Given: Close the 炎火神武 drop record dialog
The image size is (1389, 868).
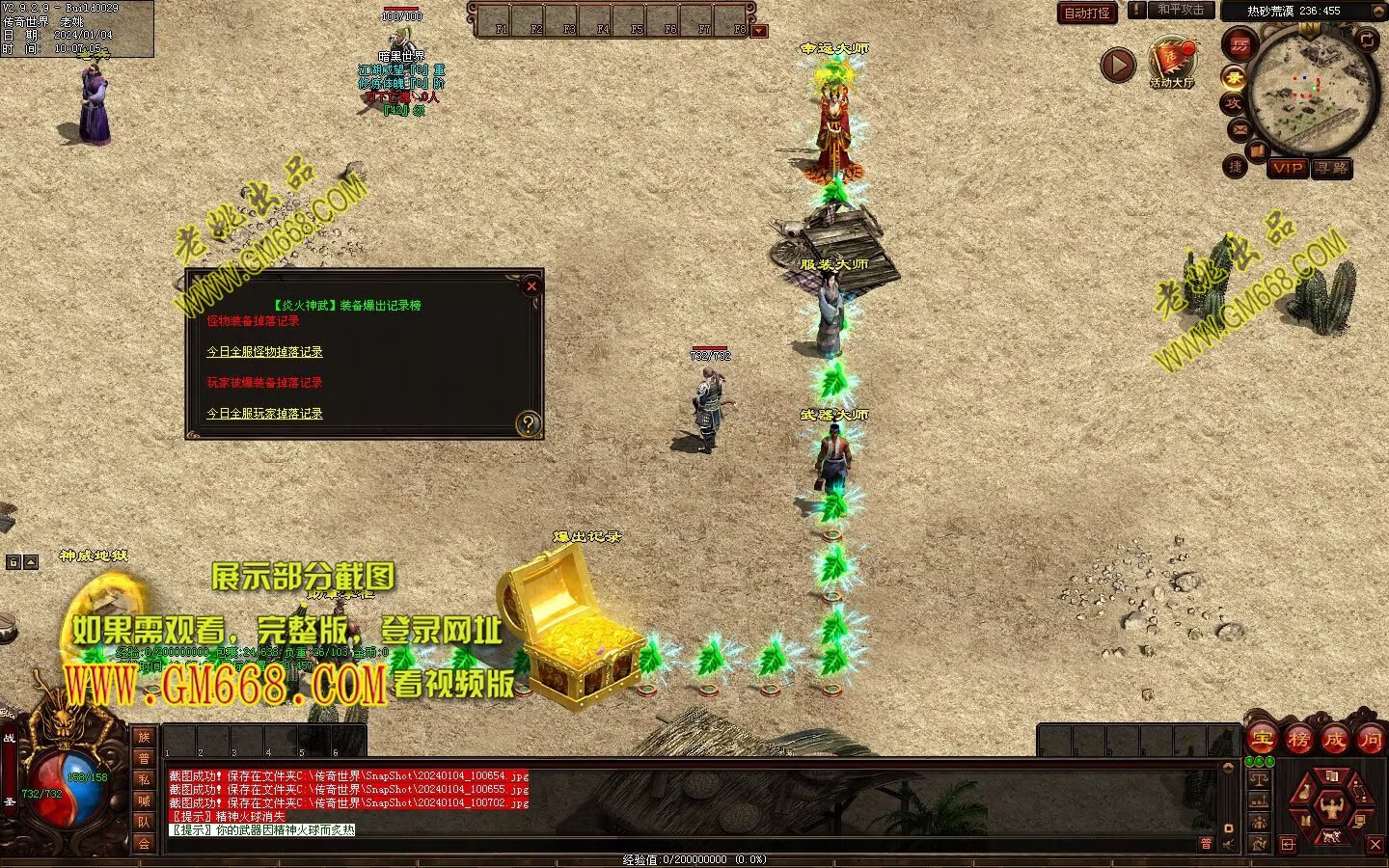Looking at the screenshot, I should pyautogui.click(x=531, y=286).
